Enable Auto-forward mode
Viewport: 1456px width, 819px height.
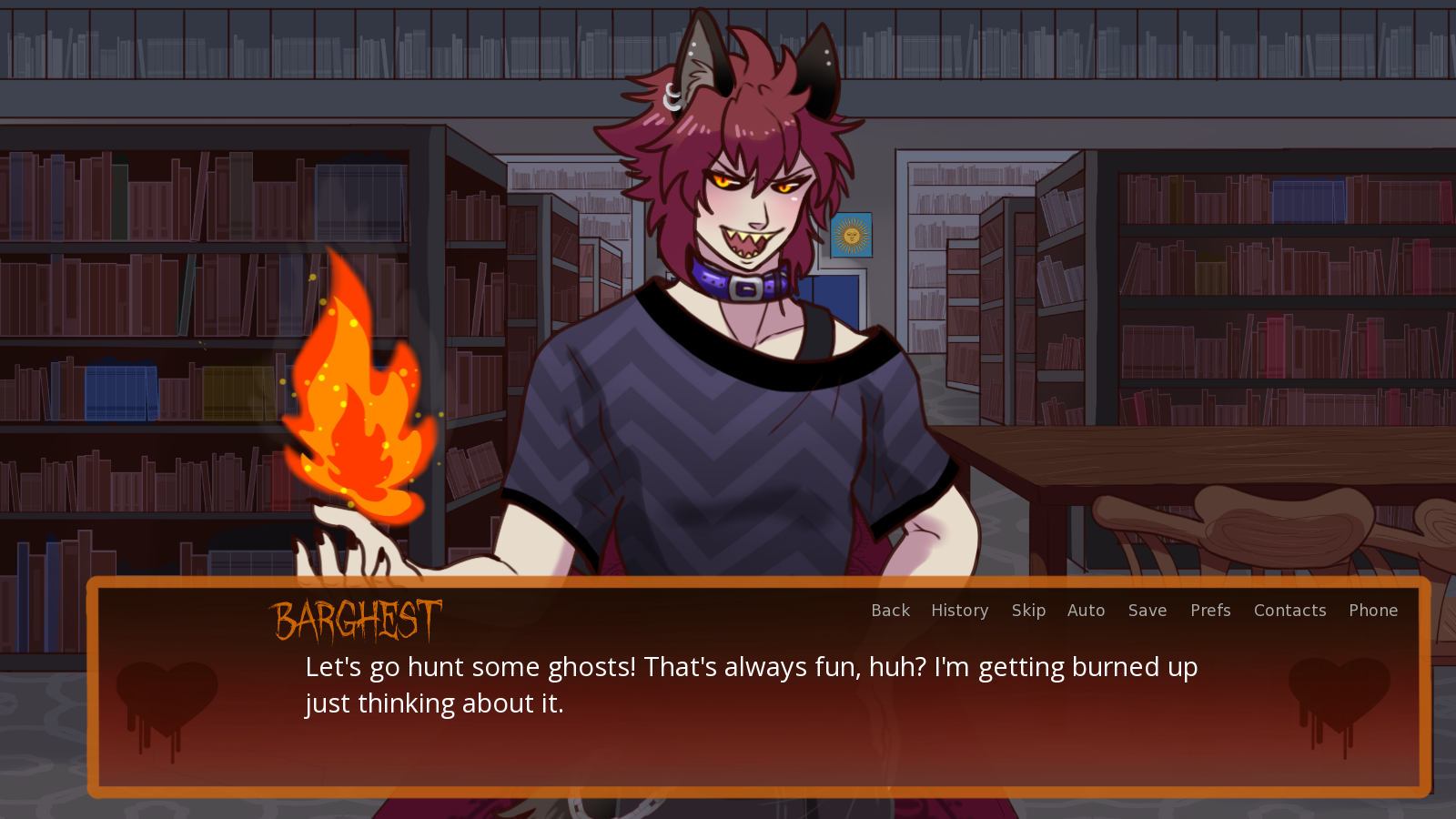click(x=1087, y=611)
